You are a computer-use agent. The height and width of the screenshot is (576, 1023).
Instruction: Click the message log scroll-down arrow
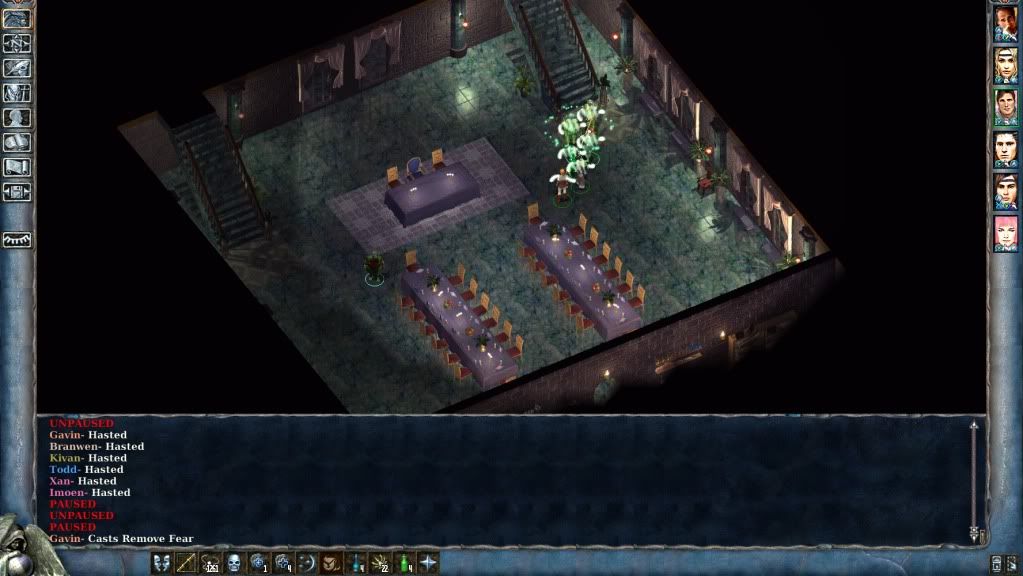(974, 534)
